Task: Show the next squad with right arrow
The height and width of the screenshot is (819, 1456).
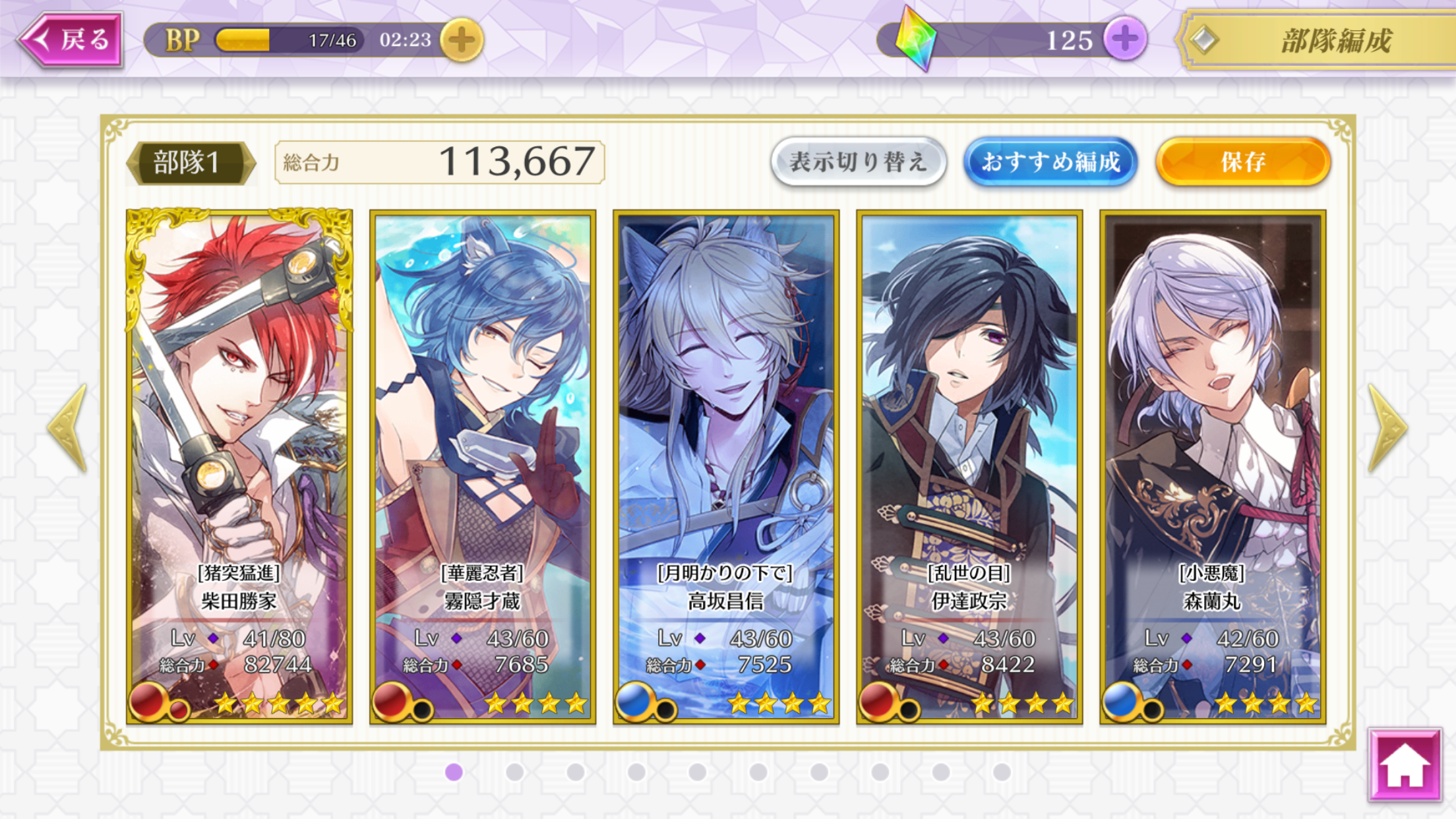Action: [x=1387, y=427]
